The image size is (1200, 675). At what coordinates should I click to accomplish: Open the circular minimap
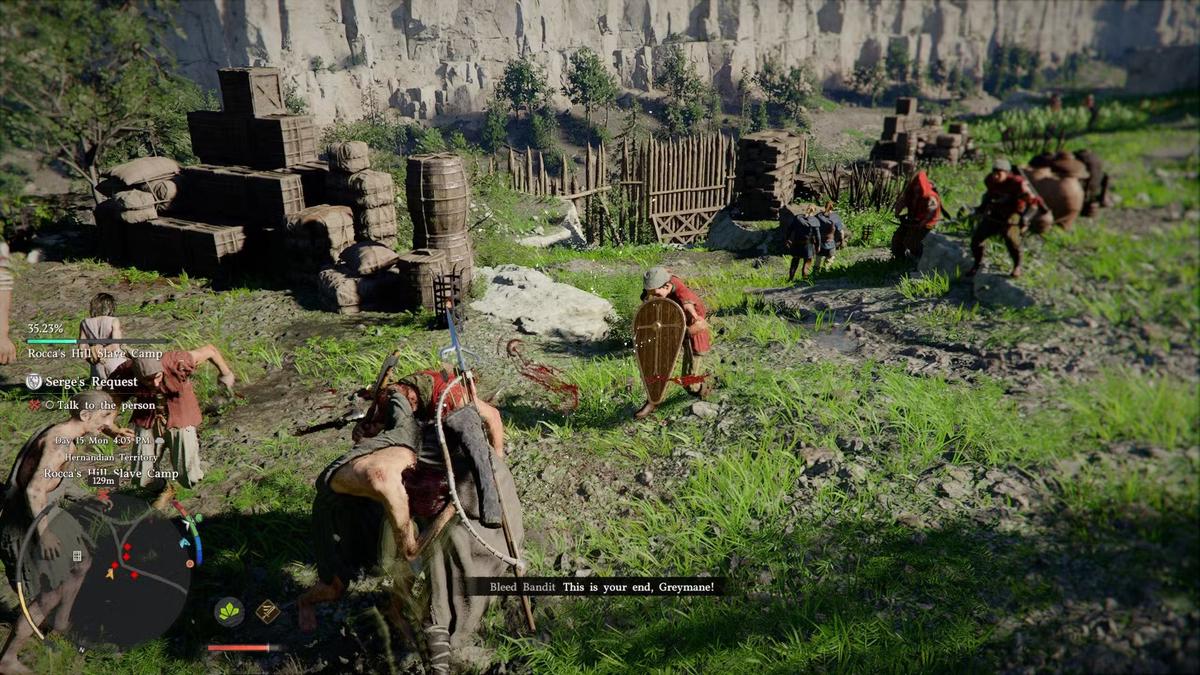point(130,567)
